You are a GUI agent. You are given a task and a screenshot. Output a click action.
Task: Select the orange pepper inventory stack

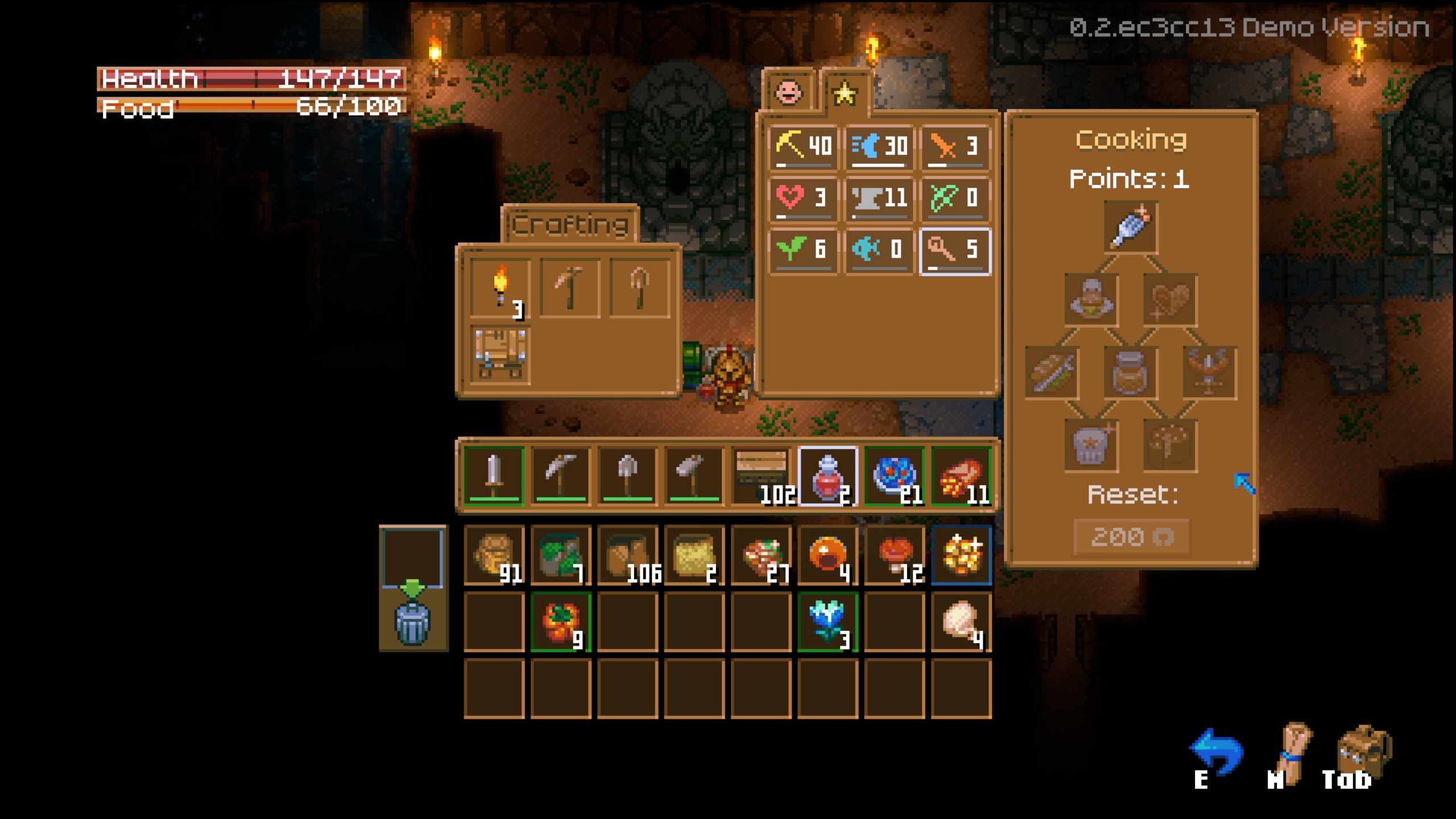coord(561,622)
